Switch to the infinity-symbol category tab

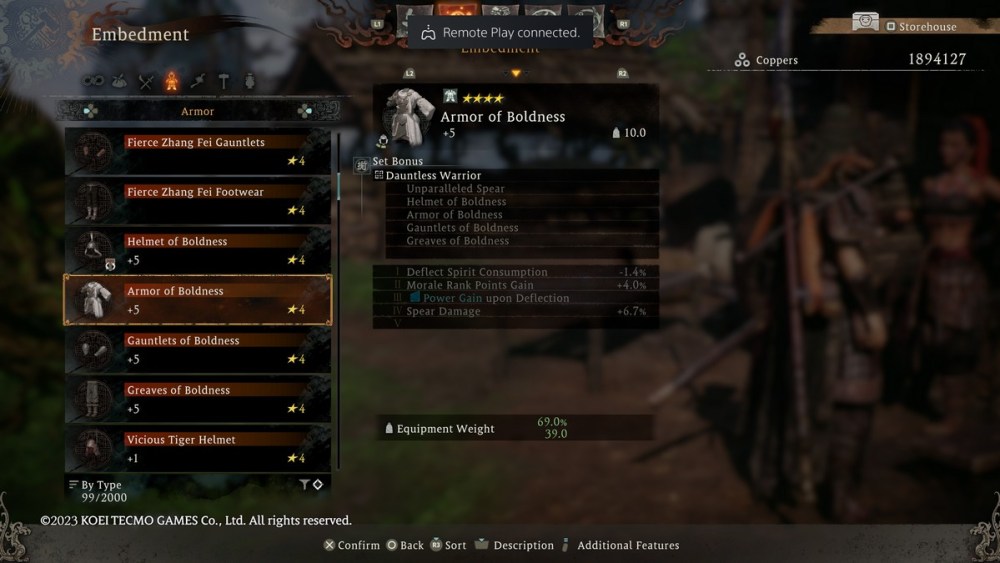click(x=93, y=81)
